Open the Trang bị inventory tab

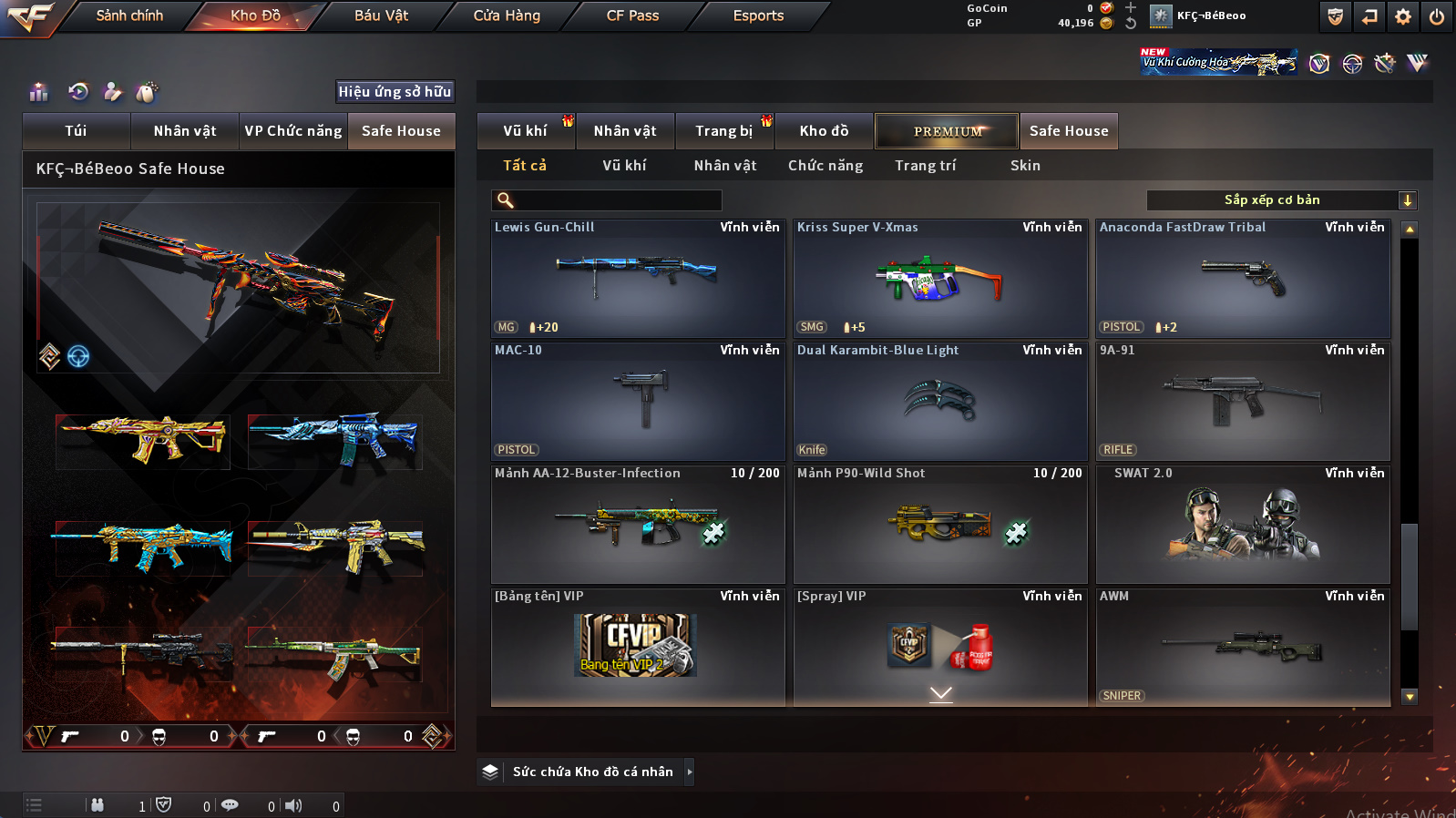723,131
